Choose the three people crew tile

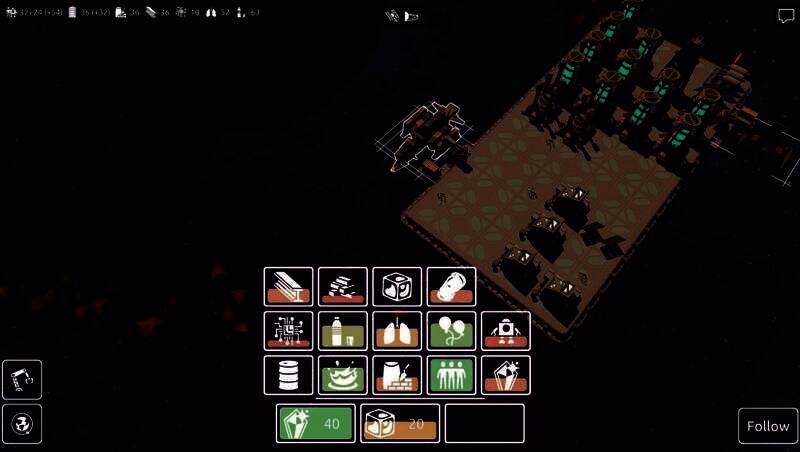451,375
